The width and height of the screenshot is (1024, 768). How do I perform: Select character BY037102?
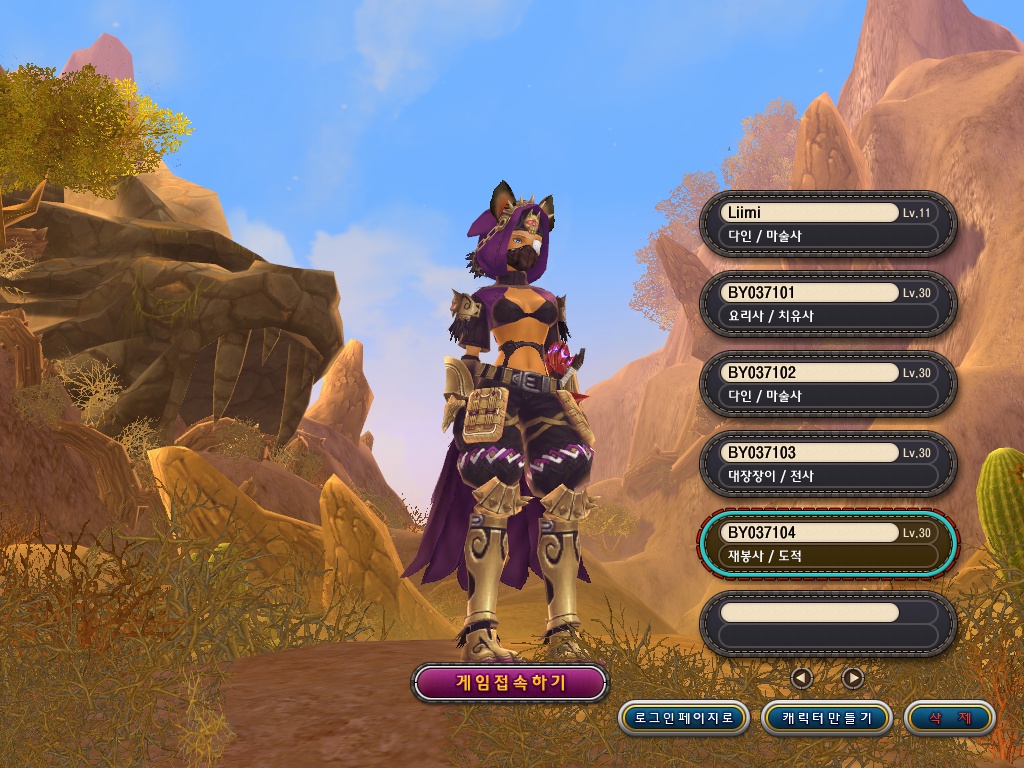(828, 384)
